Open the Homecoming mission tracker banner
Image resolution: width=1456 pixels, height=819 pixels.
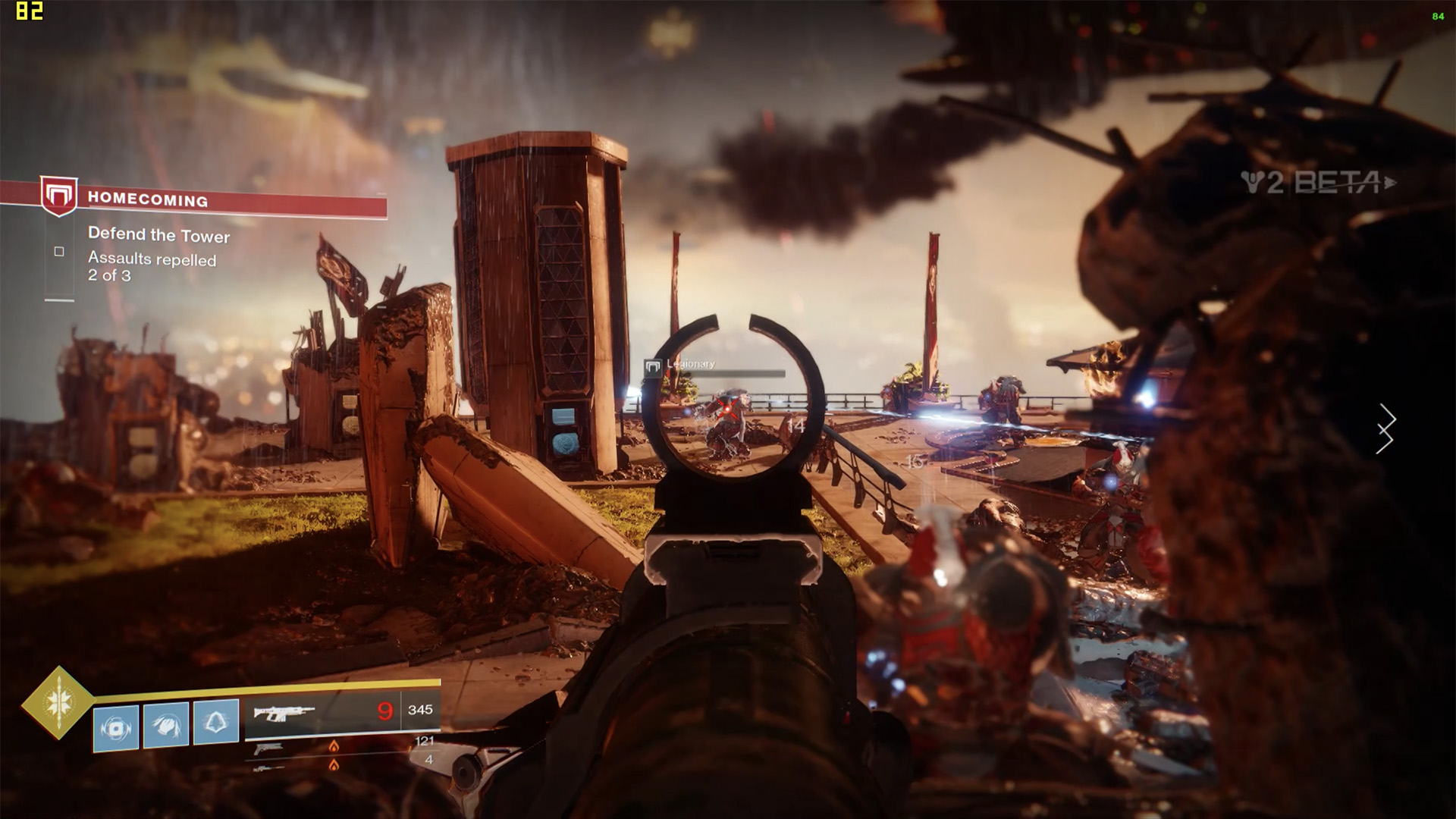pyautogui.click(x=212, y=200)
